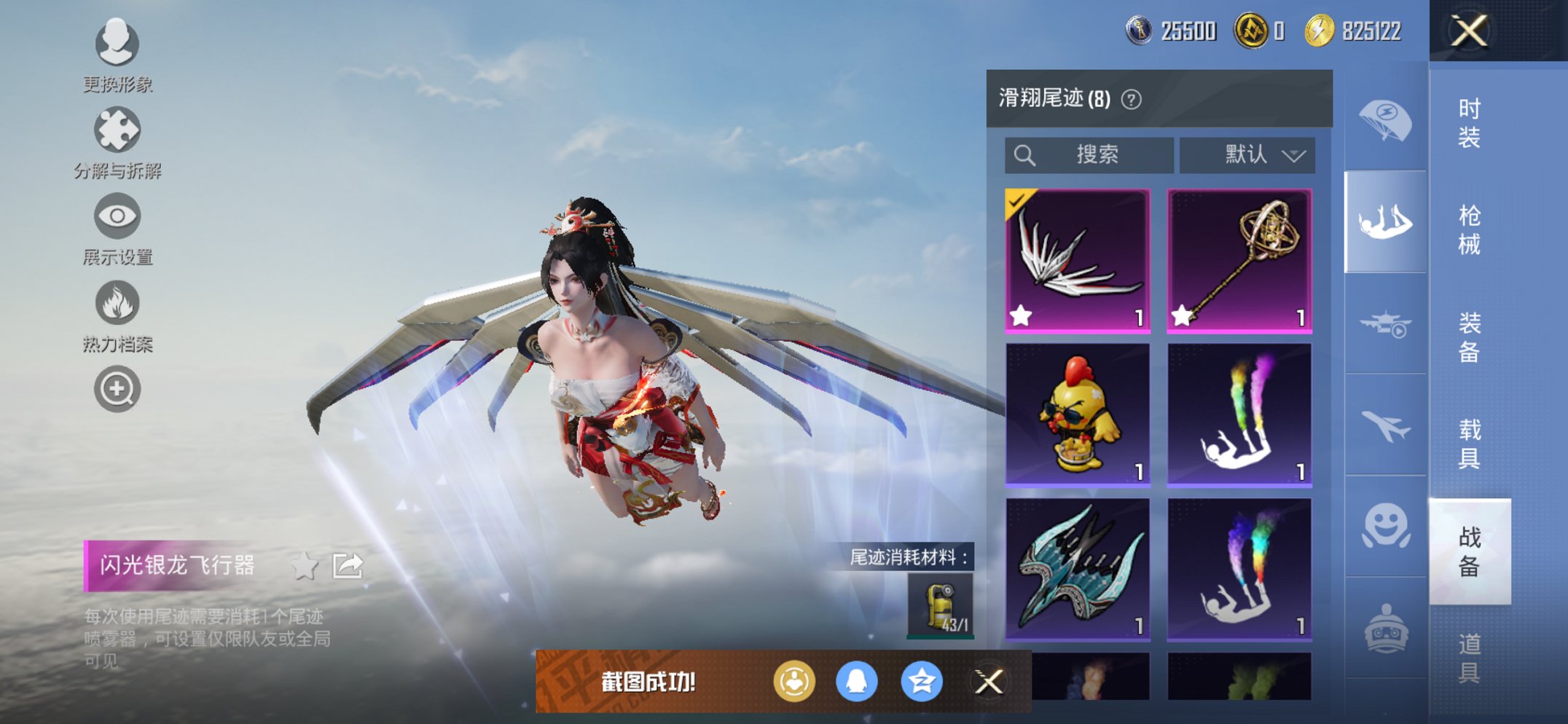Open 更换形象 to change character appearance
Screen dimensions: 1568x724
pyautogui.click(x=117, y=45)
